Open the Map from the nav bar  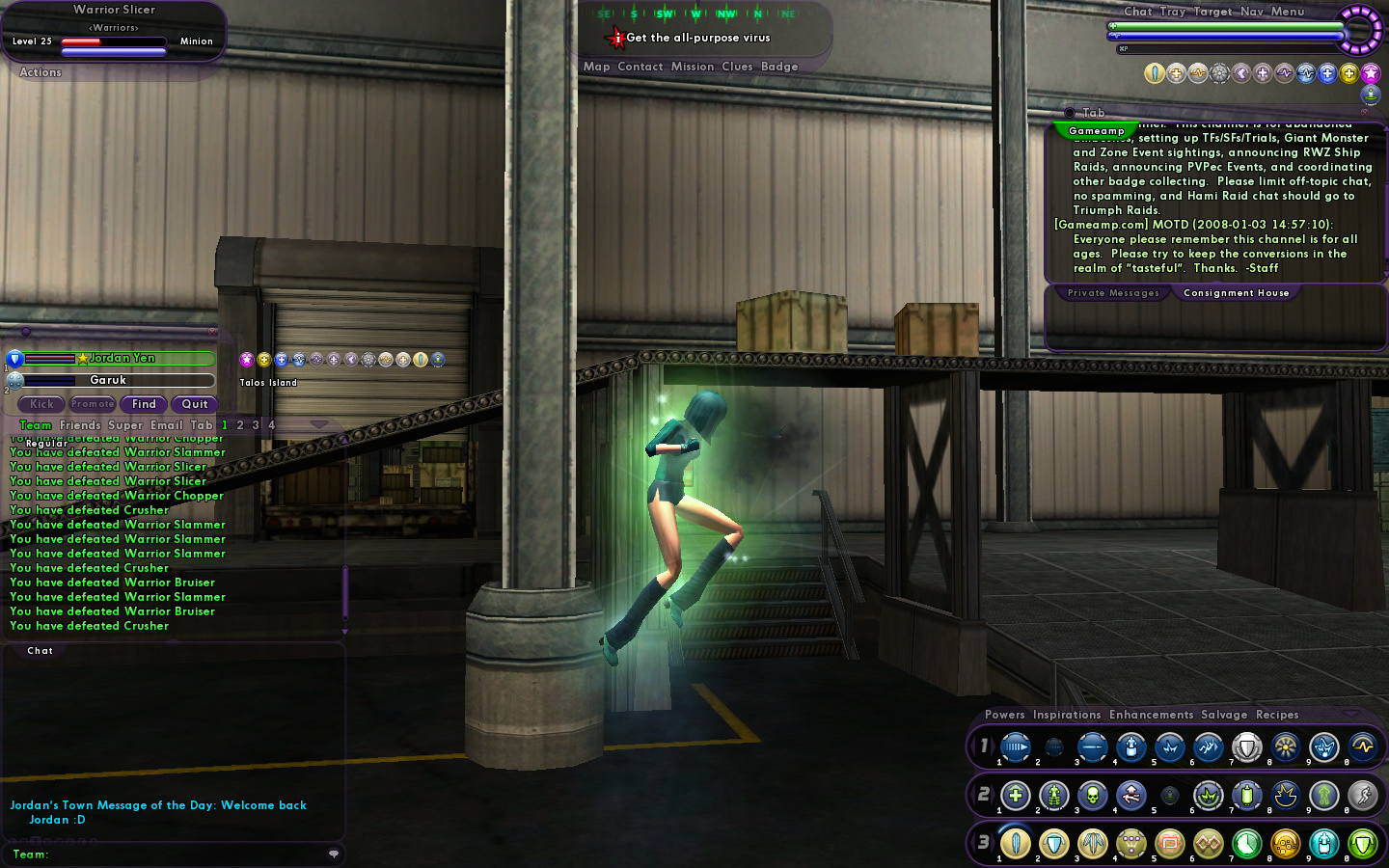596,67
